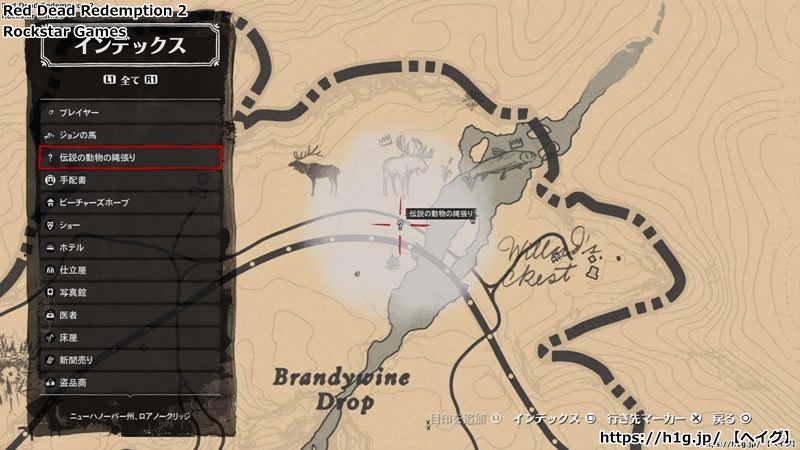Select ジョンの馬 in the index list
This screenshot has height=450, width=800.
point(130,134)
